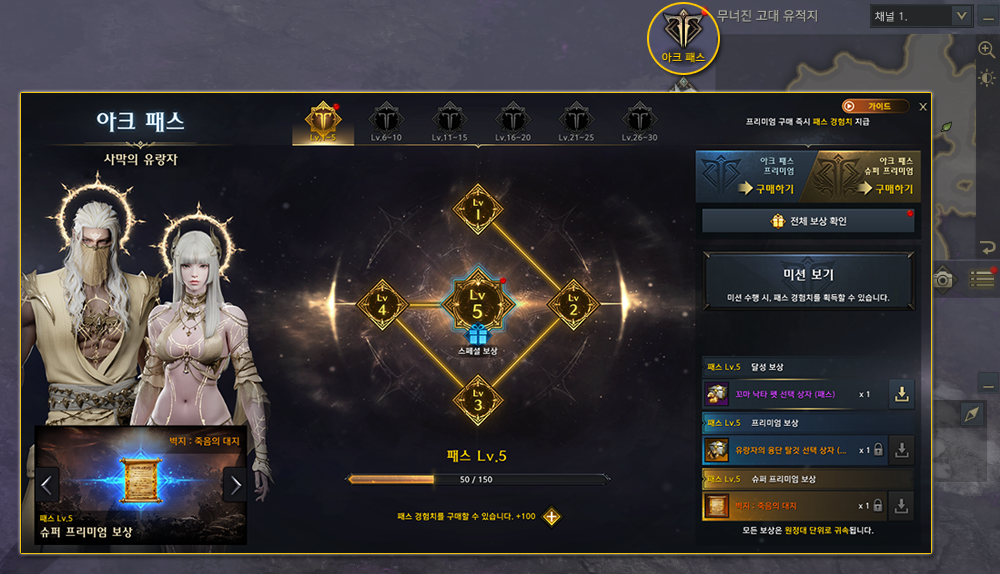Switch to the Lv.16~20 tab

[511, 121]
